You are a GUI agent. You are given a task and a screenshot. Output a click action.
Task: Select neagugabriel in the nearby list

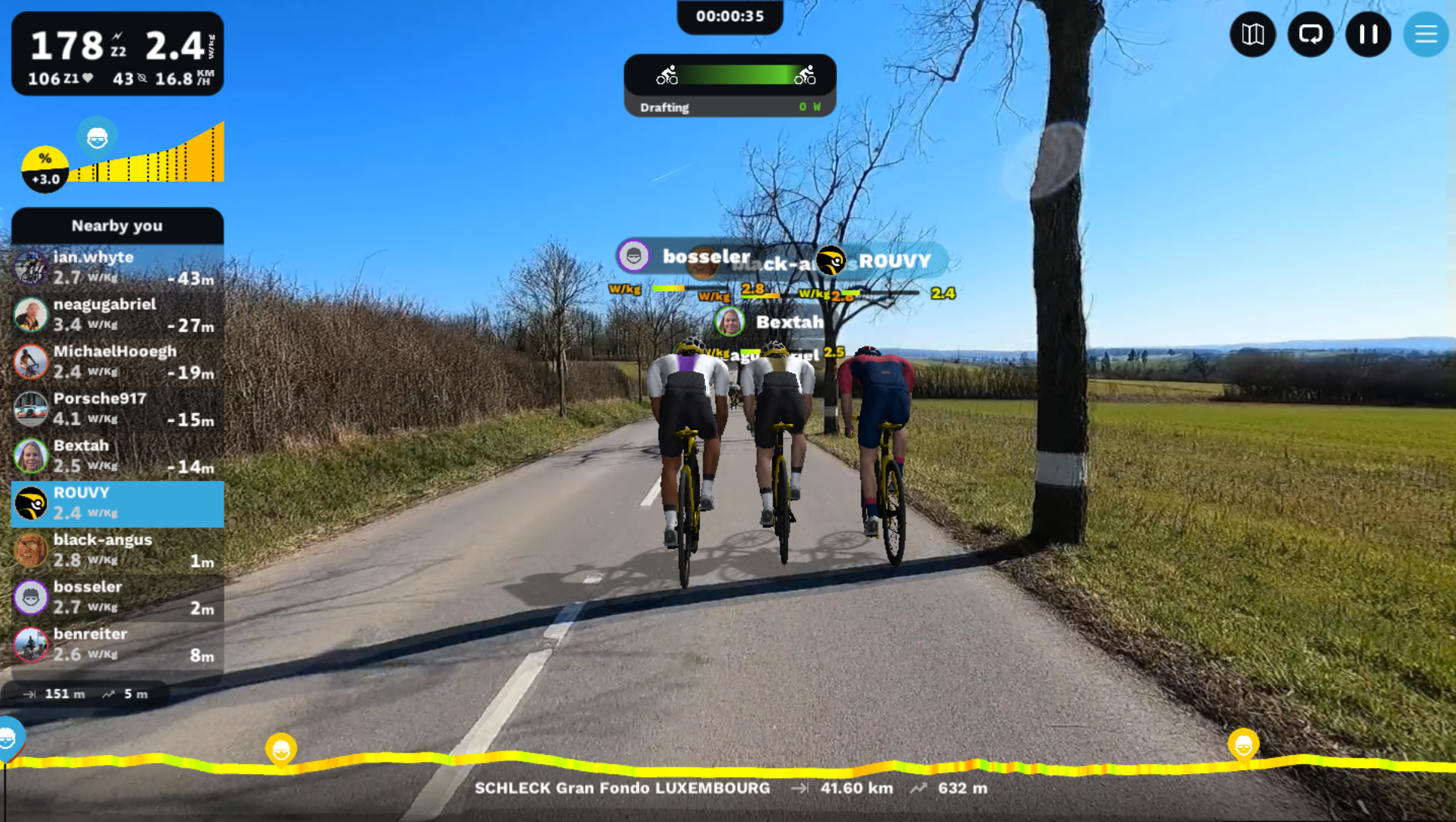(x=118, y=315)
